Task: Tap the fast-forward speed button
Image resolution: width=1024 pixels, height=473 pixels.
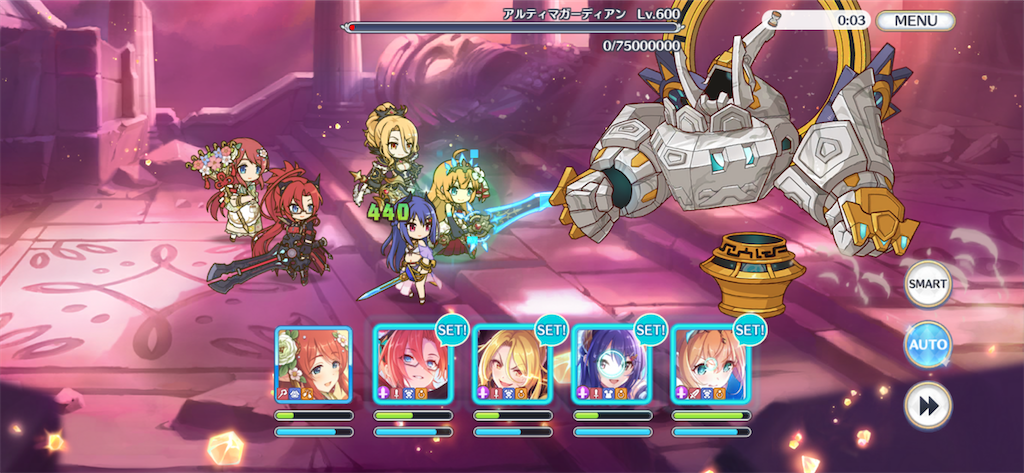Action: click(927, 406)
